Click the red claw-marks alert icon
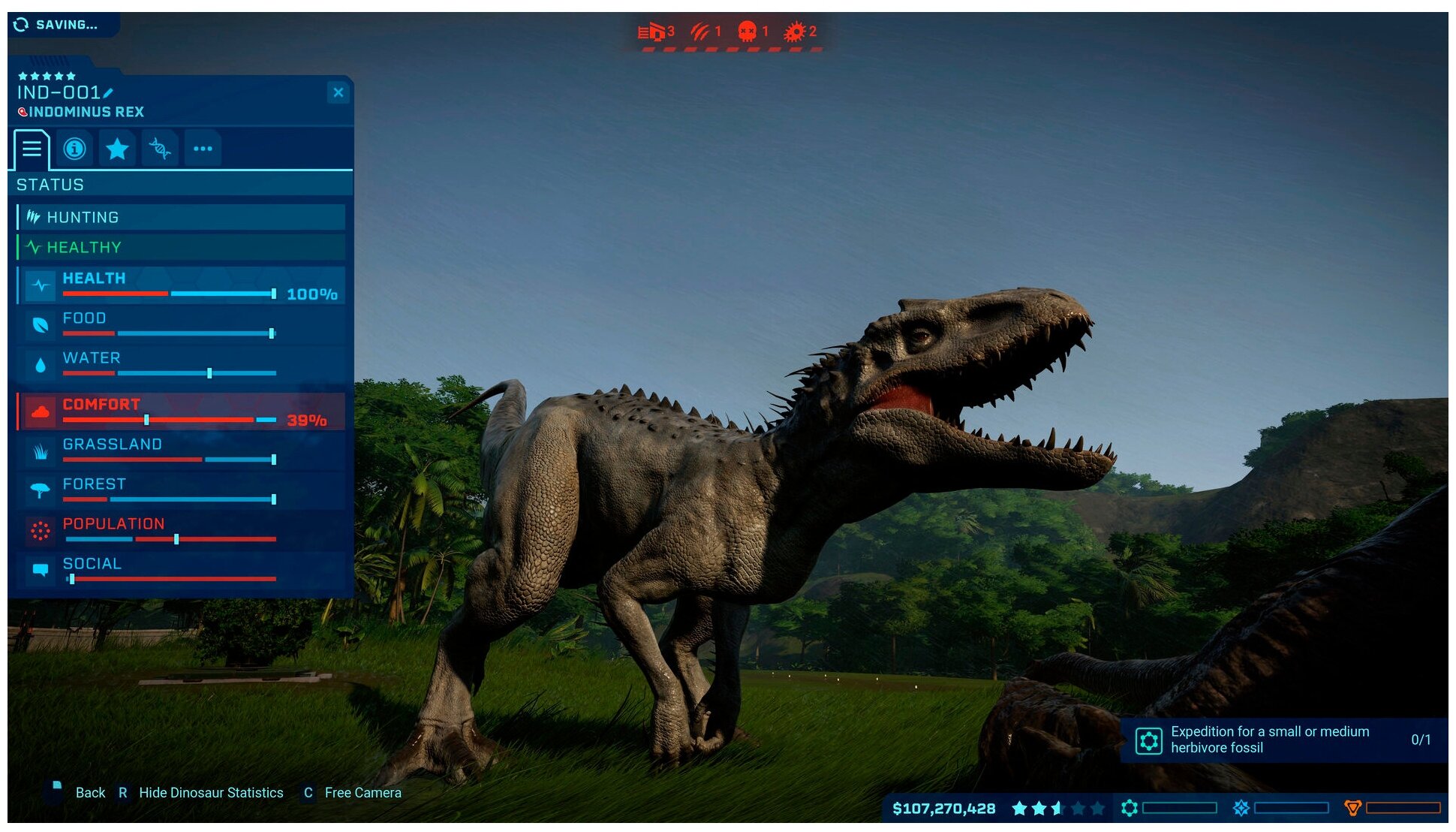1456x832 pixels. point(700,32)
